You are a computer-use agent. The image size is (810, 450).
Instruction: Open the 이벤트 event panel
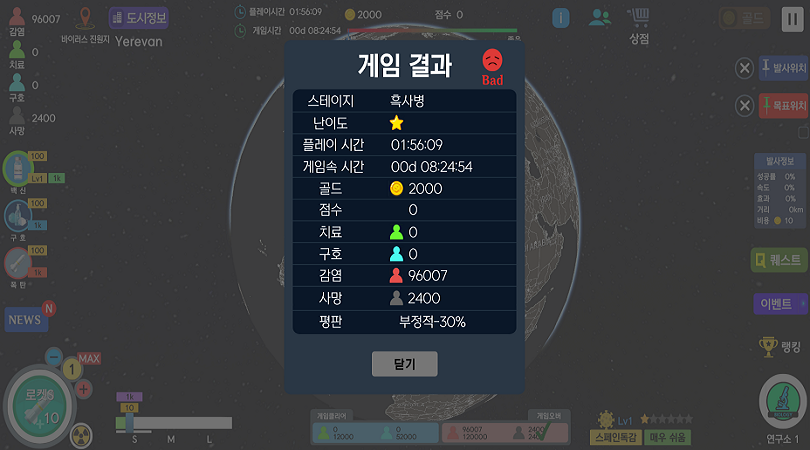tap(779, 304)
